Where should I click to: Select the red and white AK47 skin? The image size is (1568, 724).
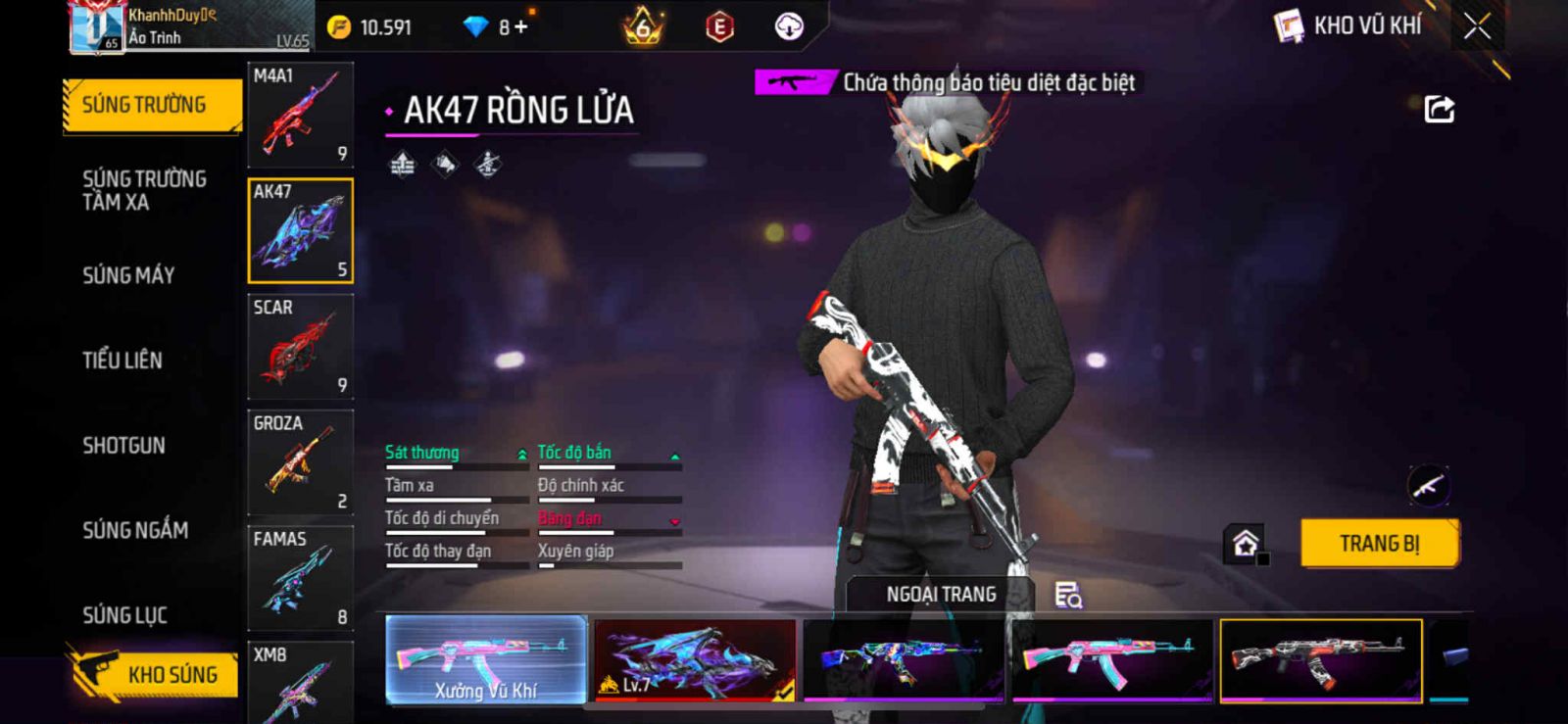[1320, 659]
